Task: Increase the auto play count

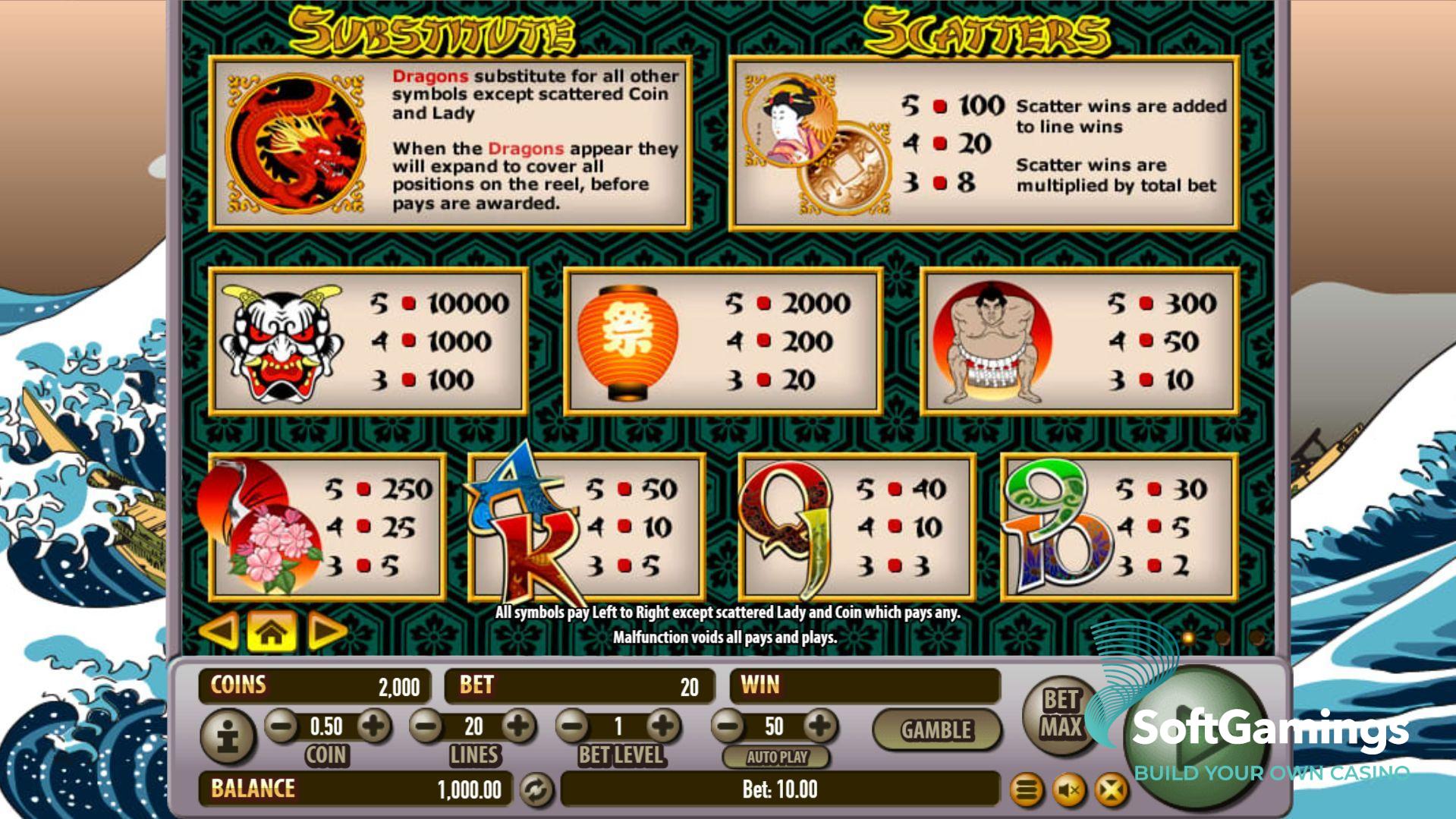Action: [x=820, y=726]
